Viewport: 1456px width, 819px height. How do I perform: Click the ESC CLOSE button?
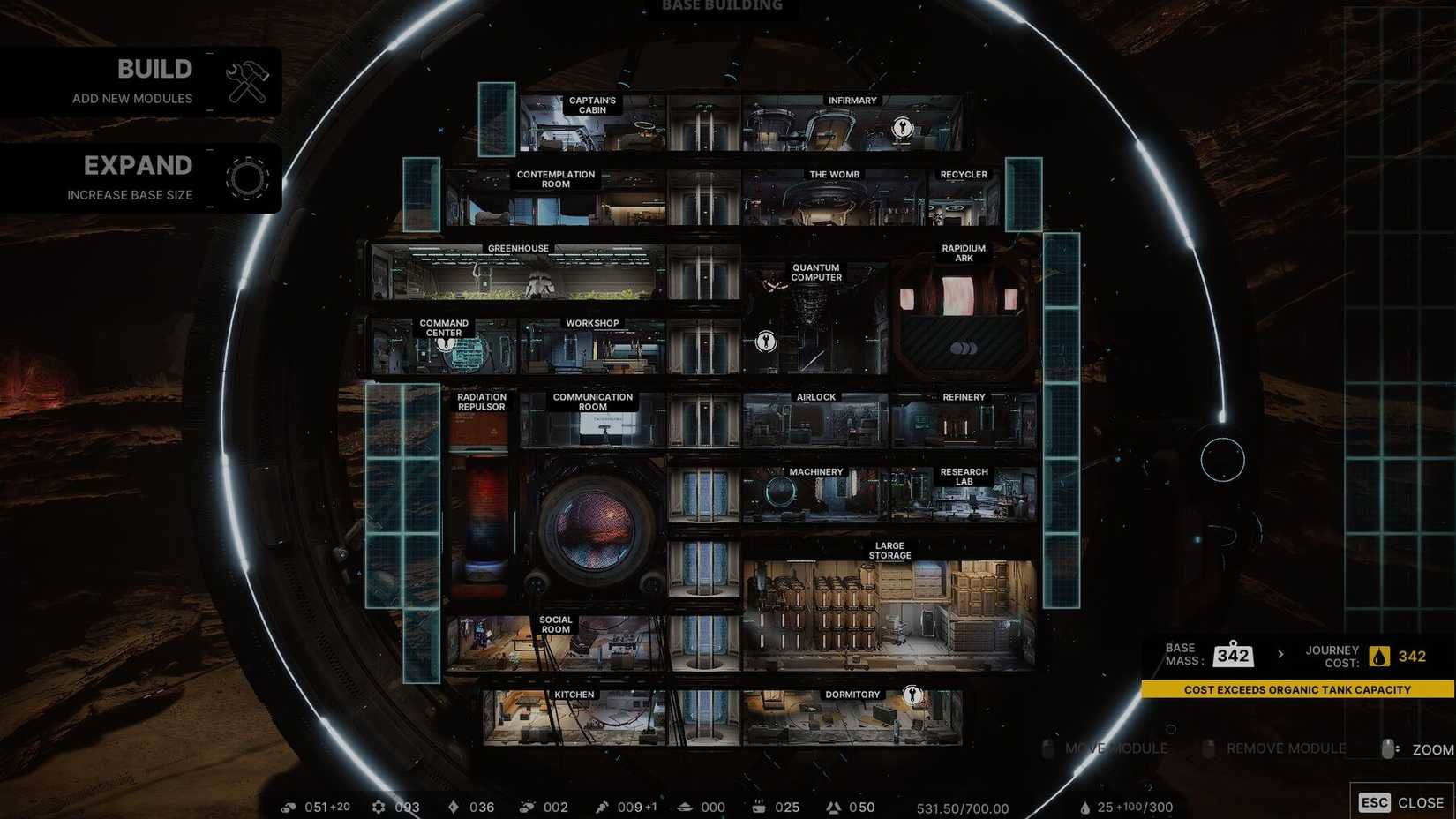coord(1401,802)
